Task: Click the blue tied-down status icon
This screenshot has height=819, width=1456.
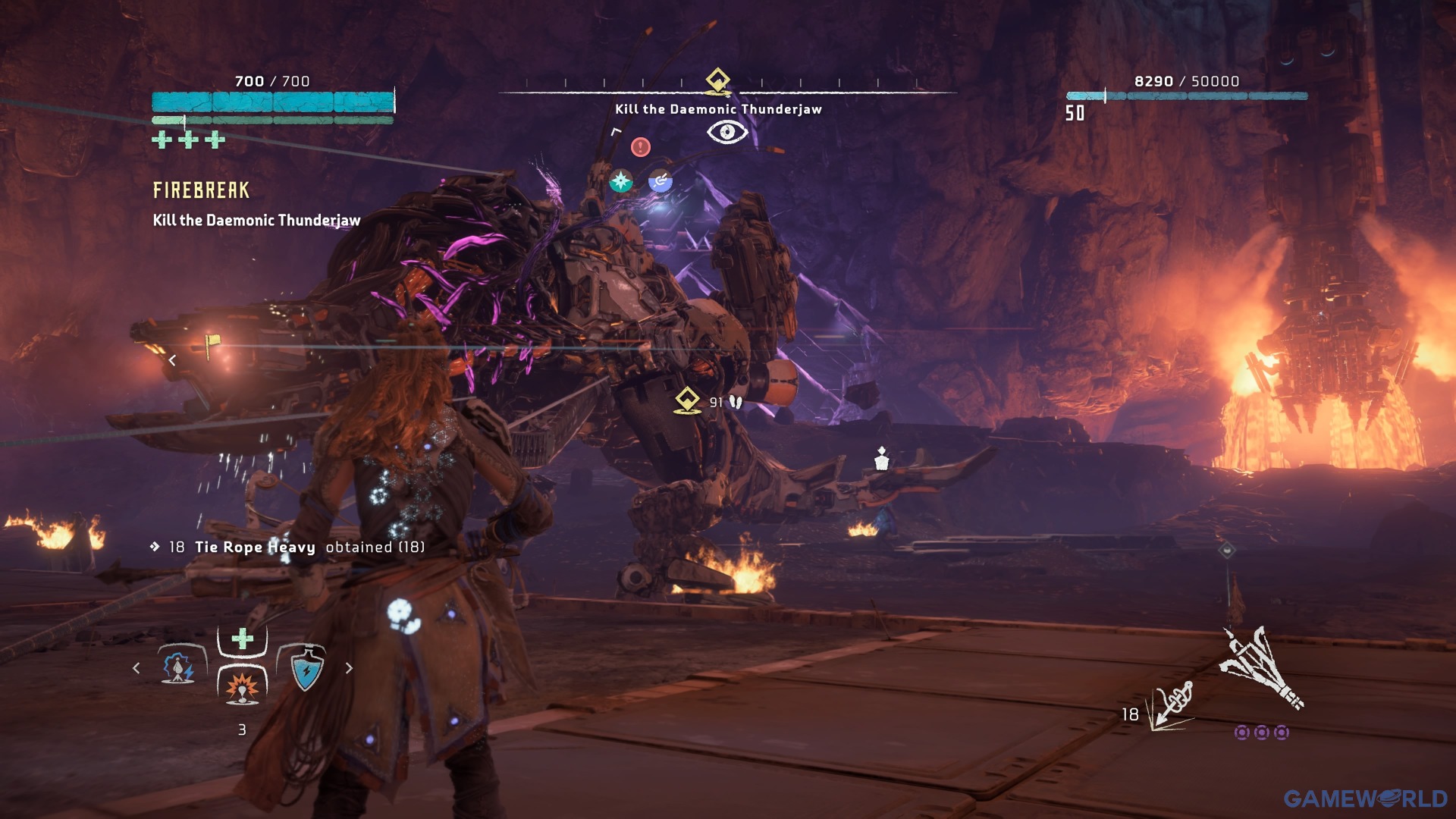Action: point(661,181)
